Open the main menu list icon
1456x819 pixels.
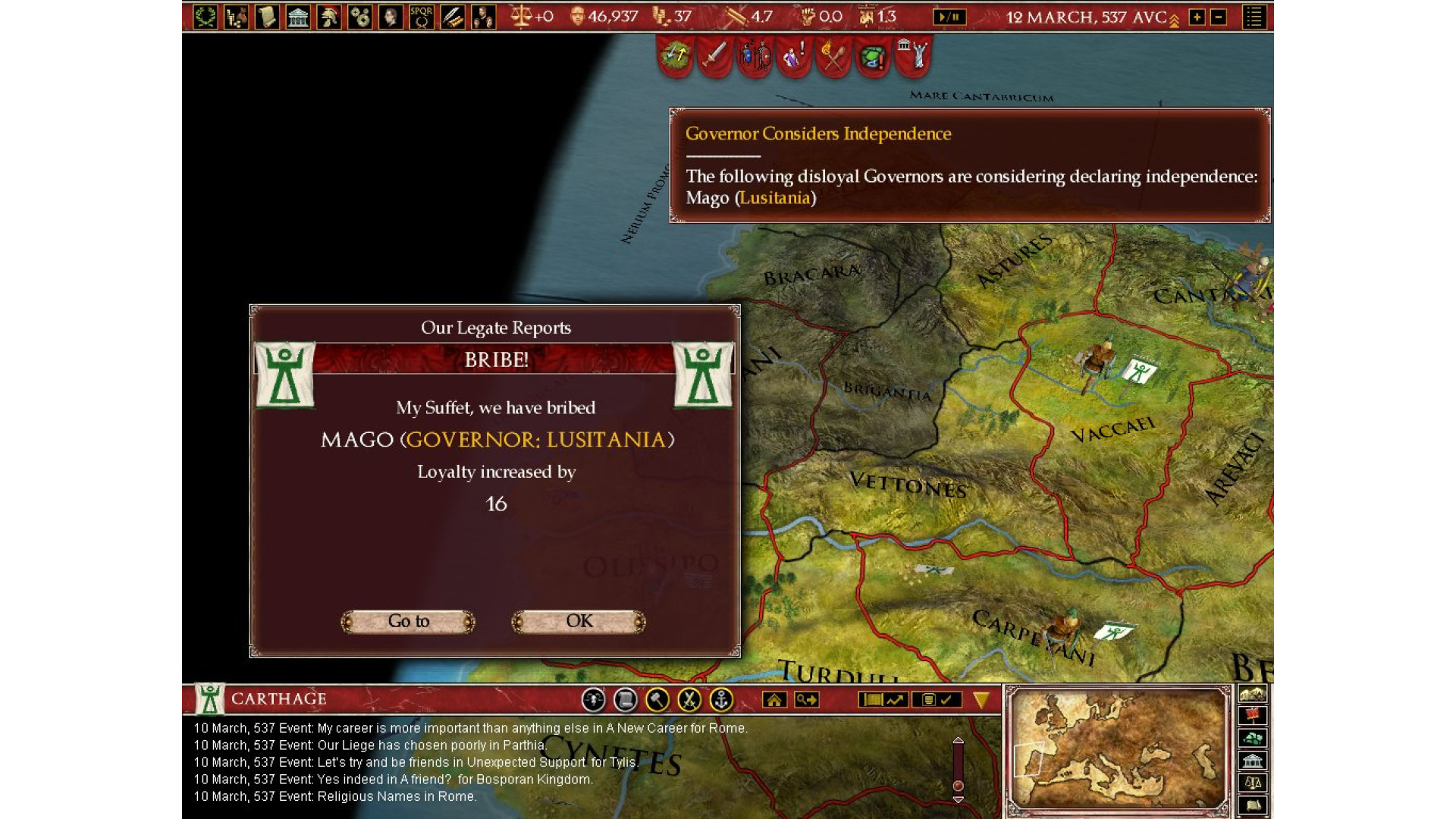(x=1254, y=17)
